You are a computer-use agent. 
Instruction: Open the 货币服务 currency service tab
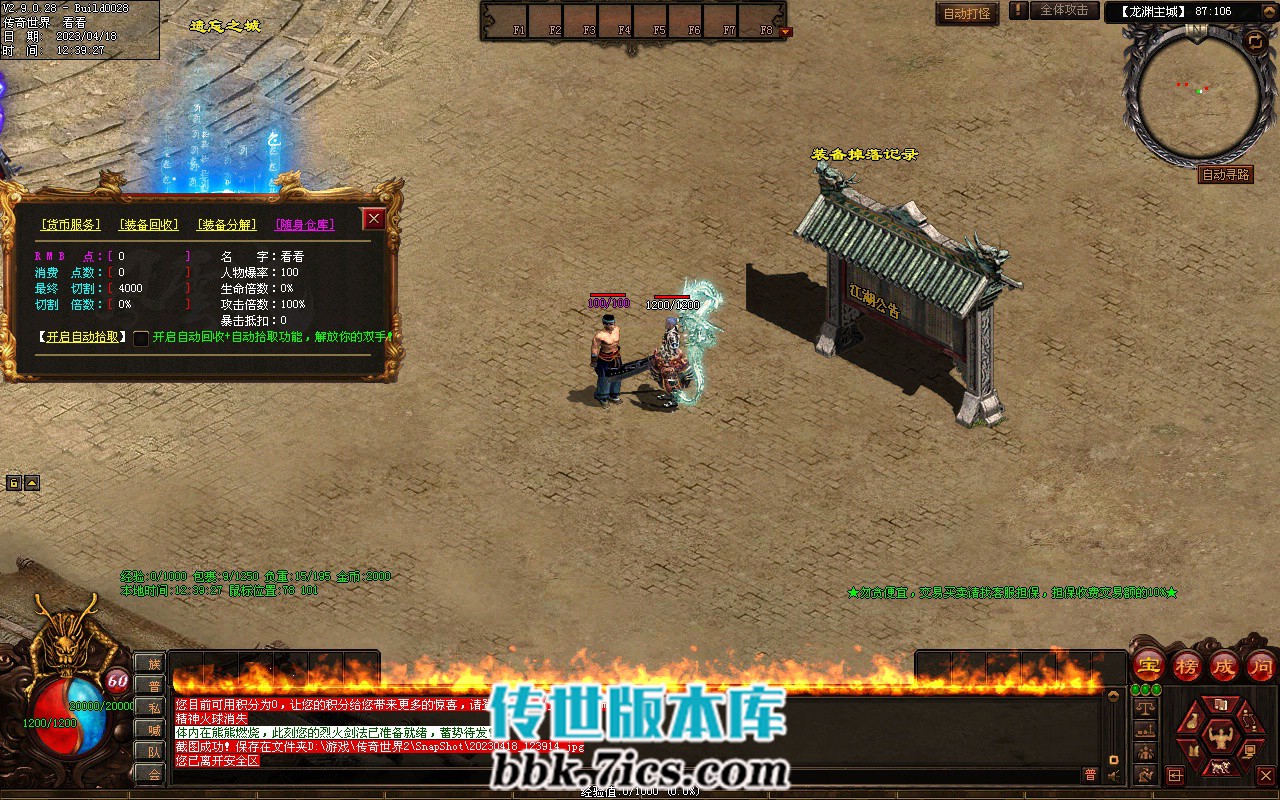(70, 225)
